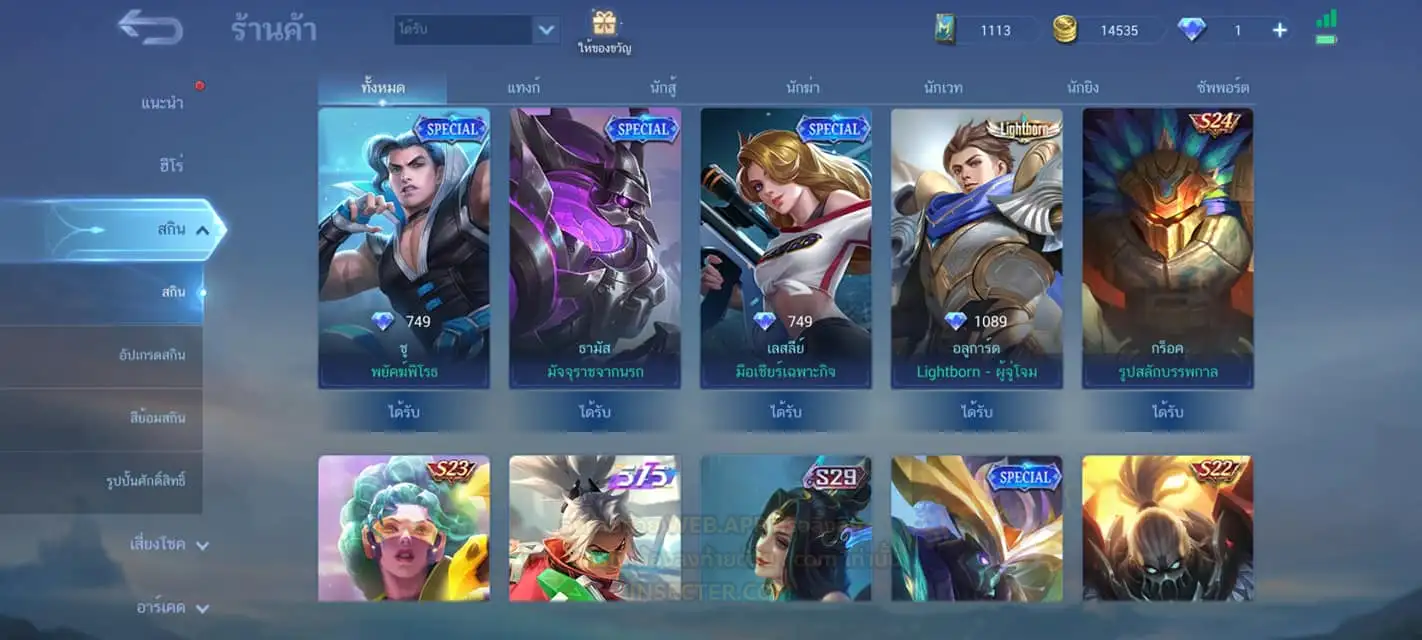Add diamonds with the plus button
The image size is (1422, 640).
[1279, 30]
